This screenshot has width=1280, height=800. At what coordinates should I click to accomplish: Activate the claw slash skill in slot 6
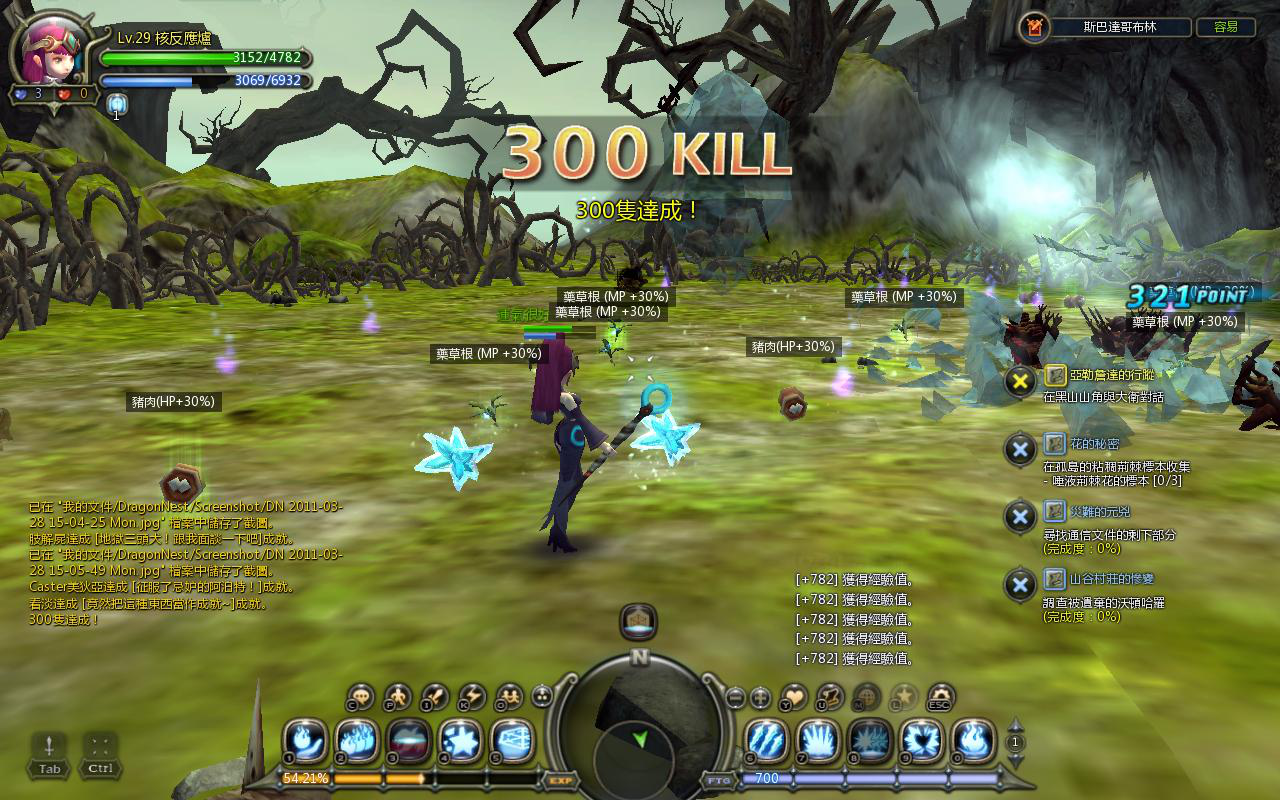pyautogui.click(x=767, y=742)
